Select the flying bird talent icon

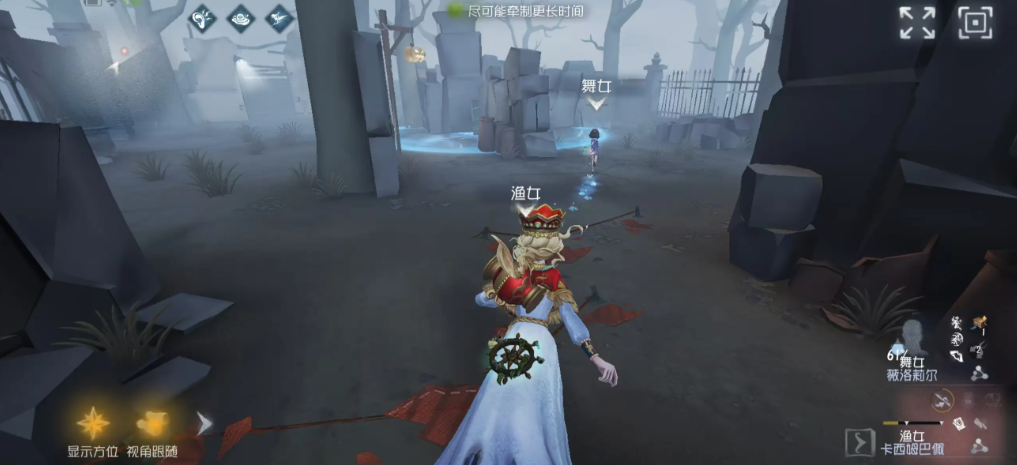point(278,17)
